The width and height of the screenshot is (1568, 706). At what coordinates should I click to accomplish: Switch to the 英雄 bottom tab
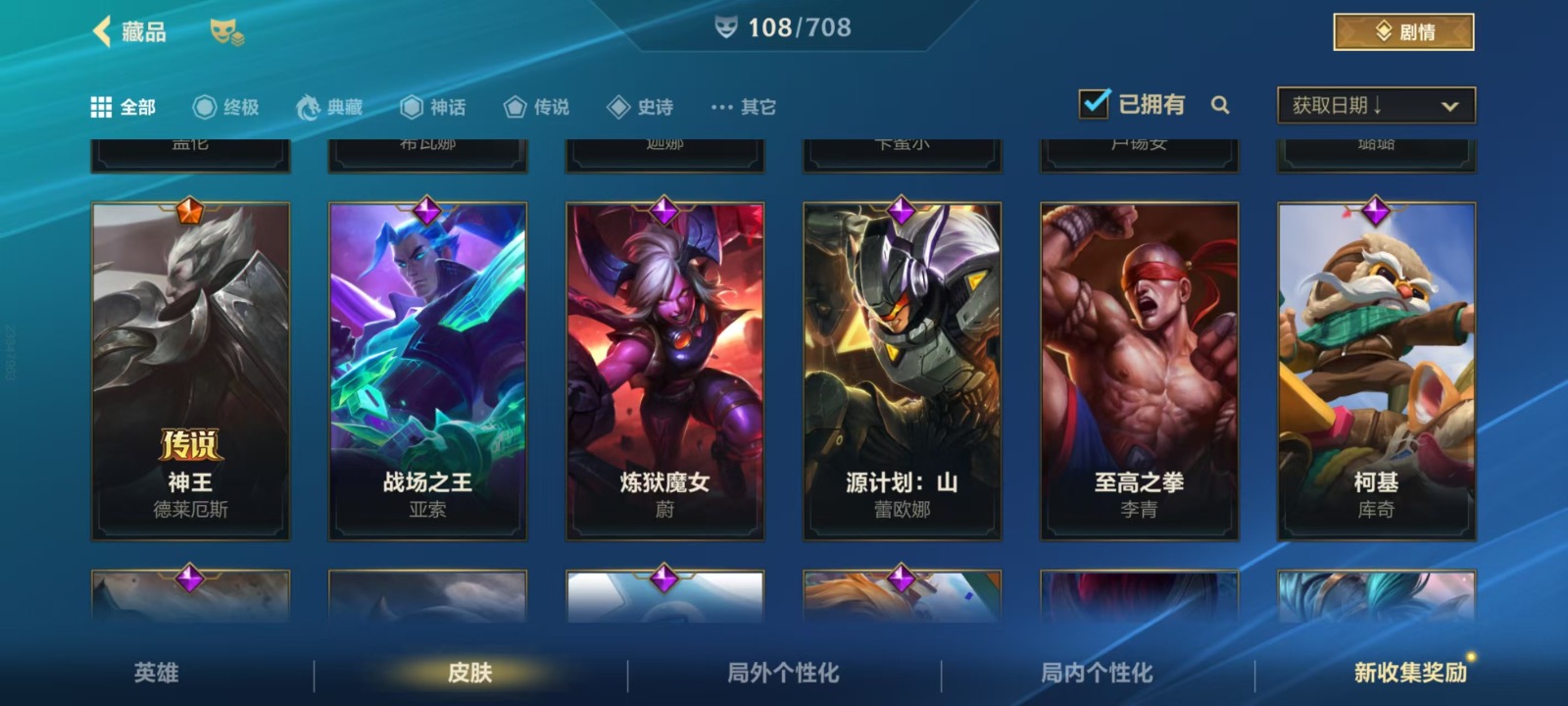tap(157, 673)
